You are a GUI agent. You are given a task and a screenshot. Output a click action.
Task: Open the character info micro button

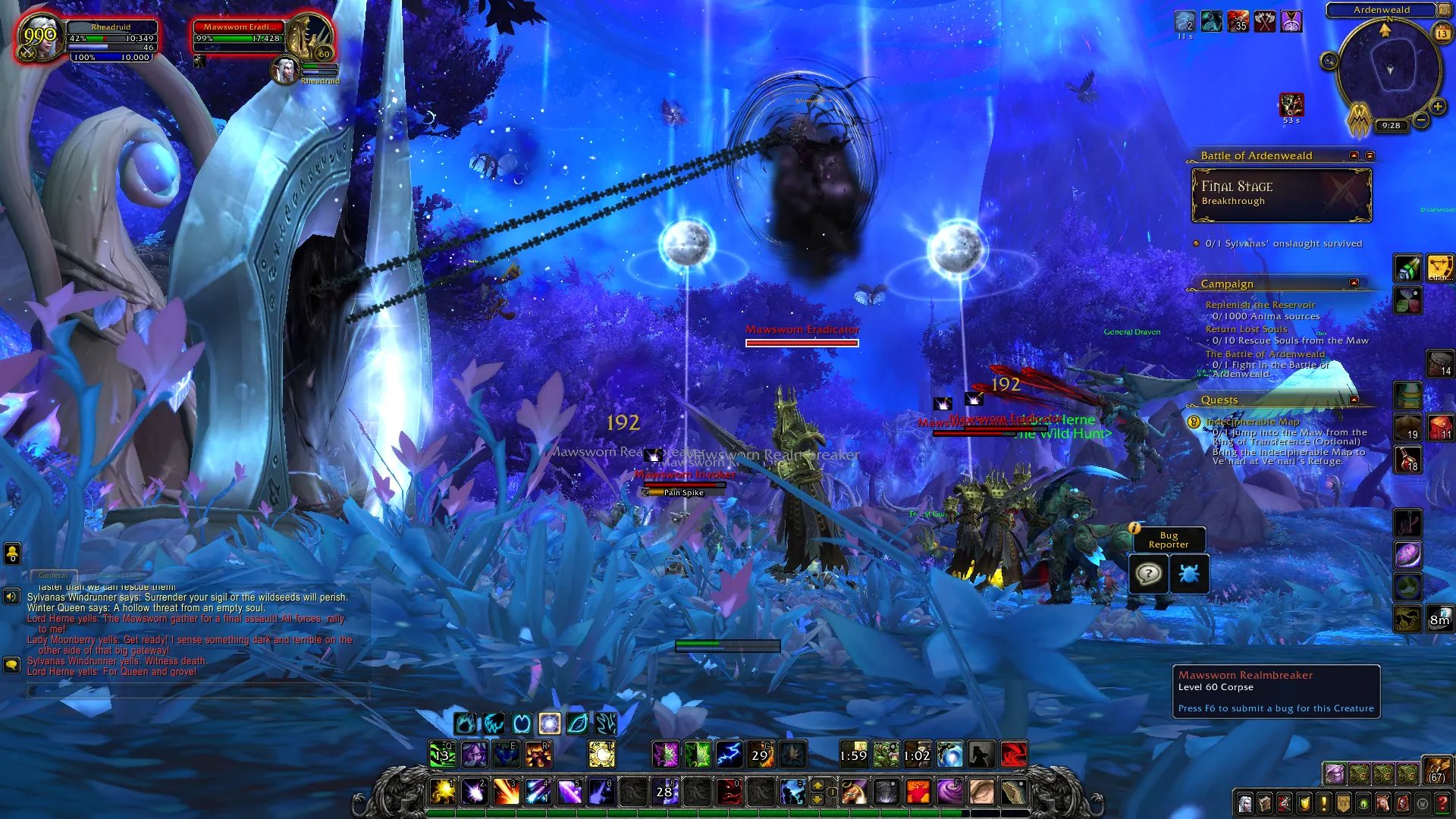(x=1244, y=804)
